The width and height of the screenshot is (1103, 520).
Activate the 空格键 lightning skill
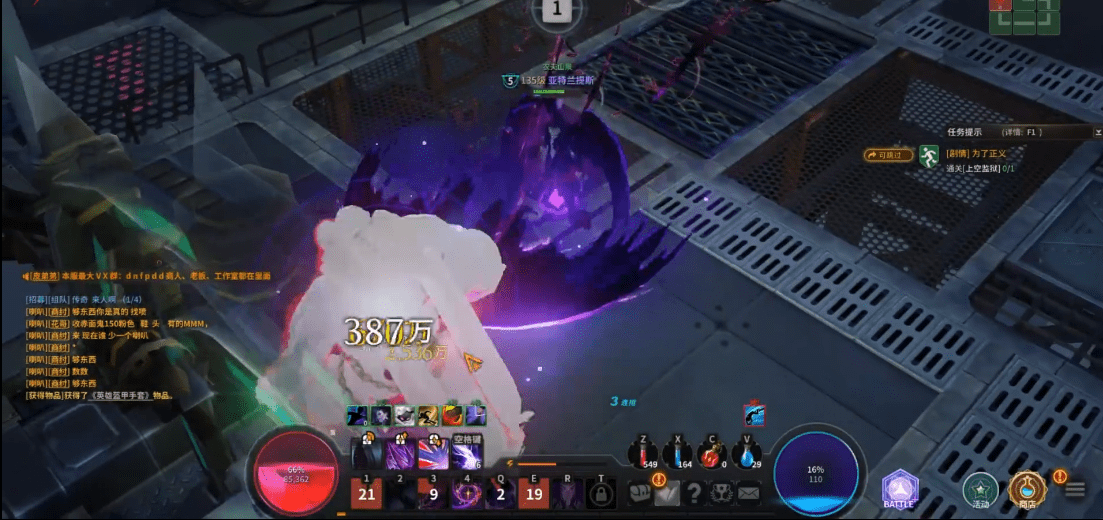[x=467, y=455]
